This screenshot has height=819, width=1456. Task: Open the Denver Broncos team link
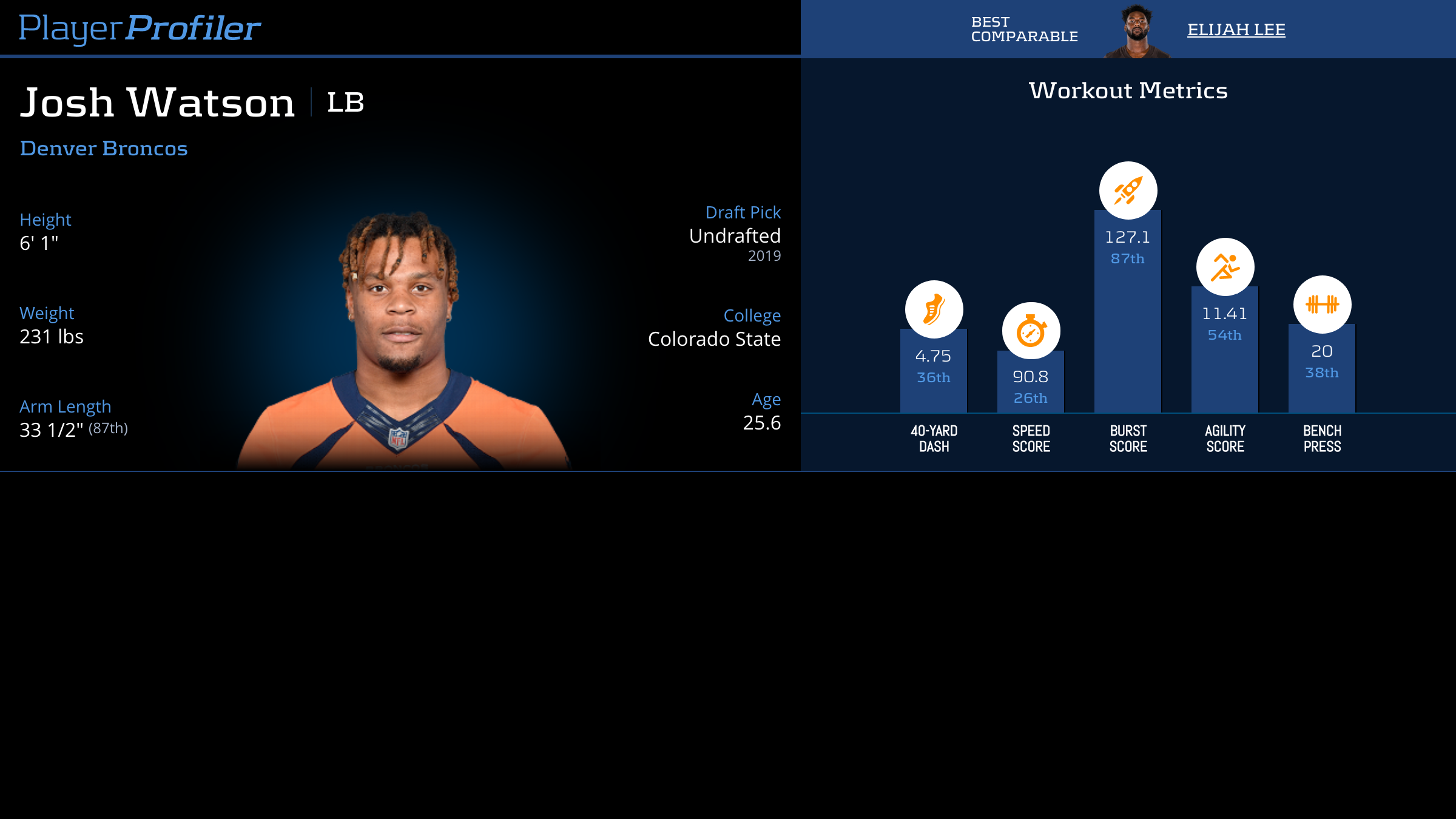(104, 149)
